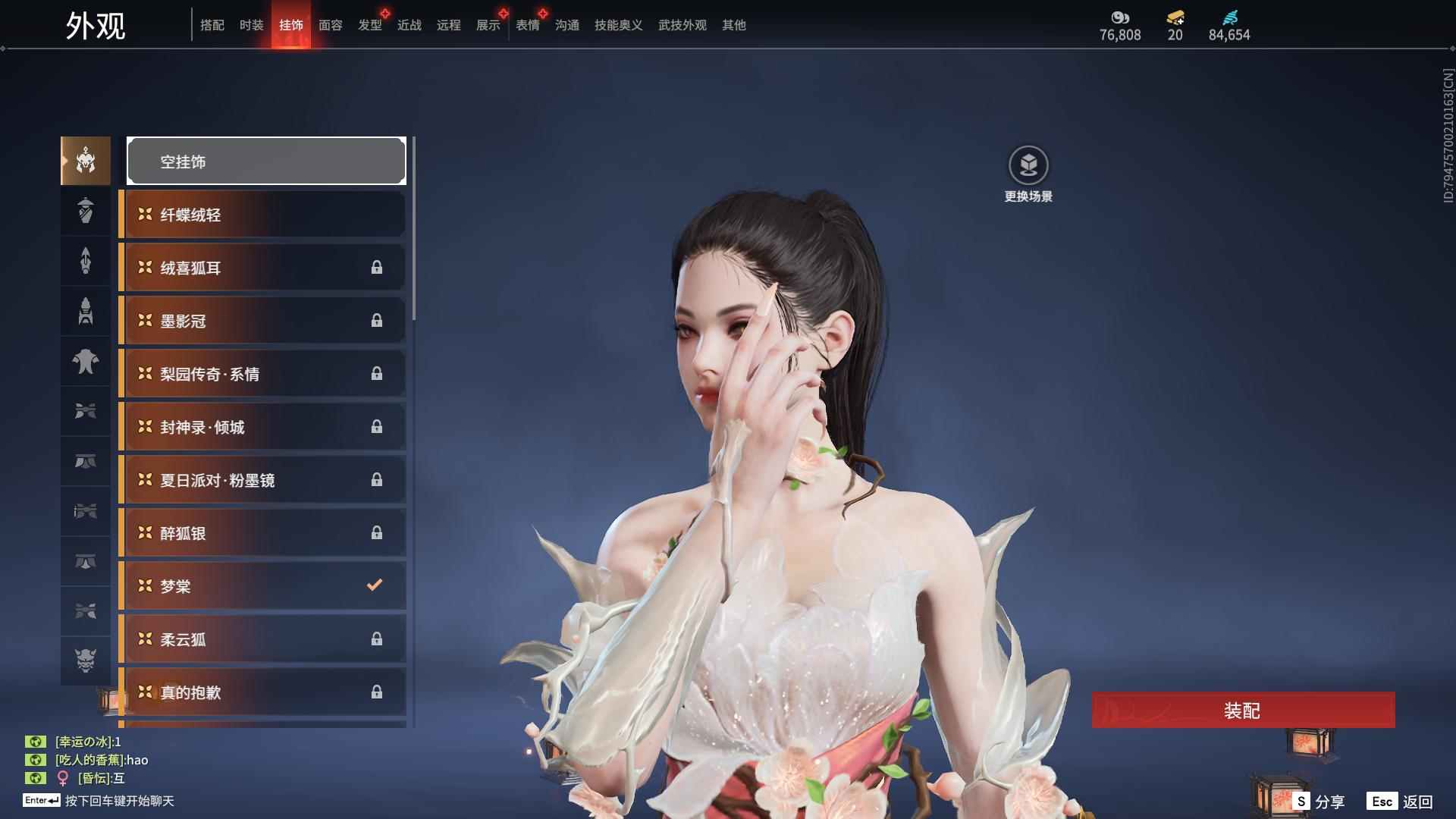The image size is (1456, 819).
Task: Select the 空挂饰 empty accessory entry
Action: click(266, 162)
